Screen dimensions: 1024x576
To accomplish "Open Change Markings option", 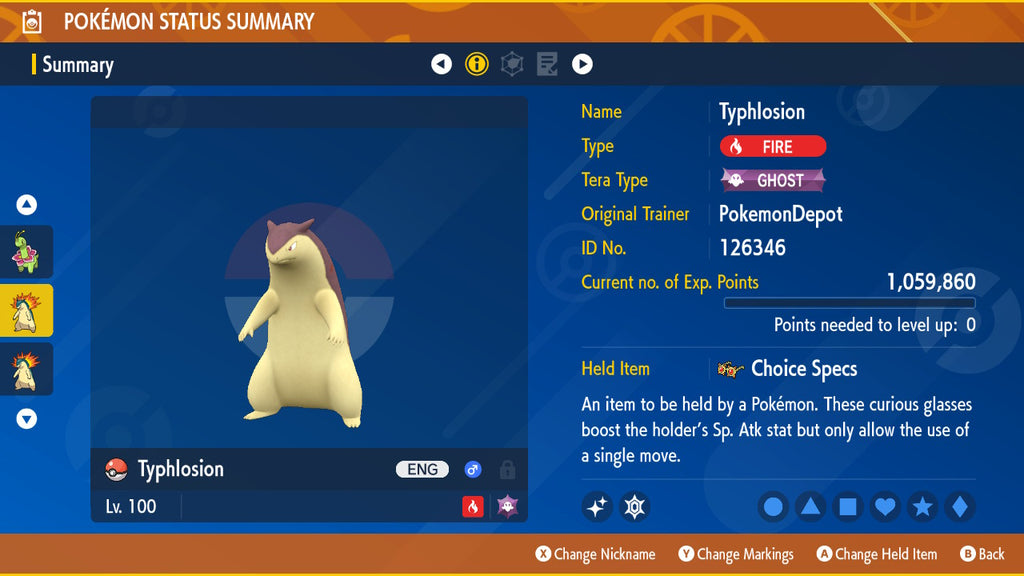I will click(x=736, y=554).
